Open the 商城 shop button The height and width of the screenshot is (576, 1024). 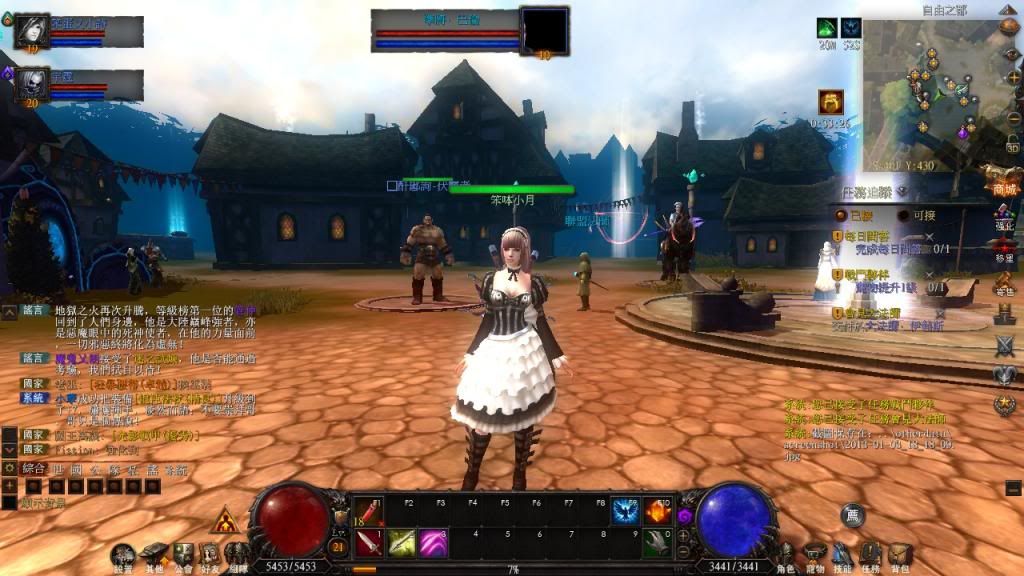[x=1003, y=184]
